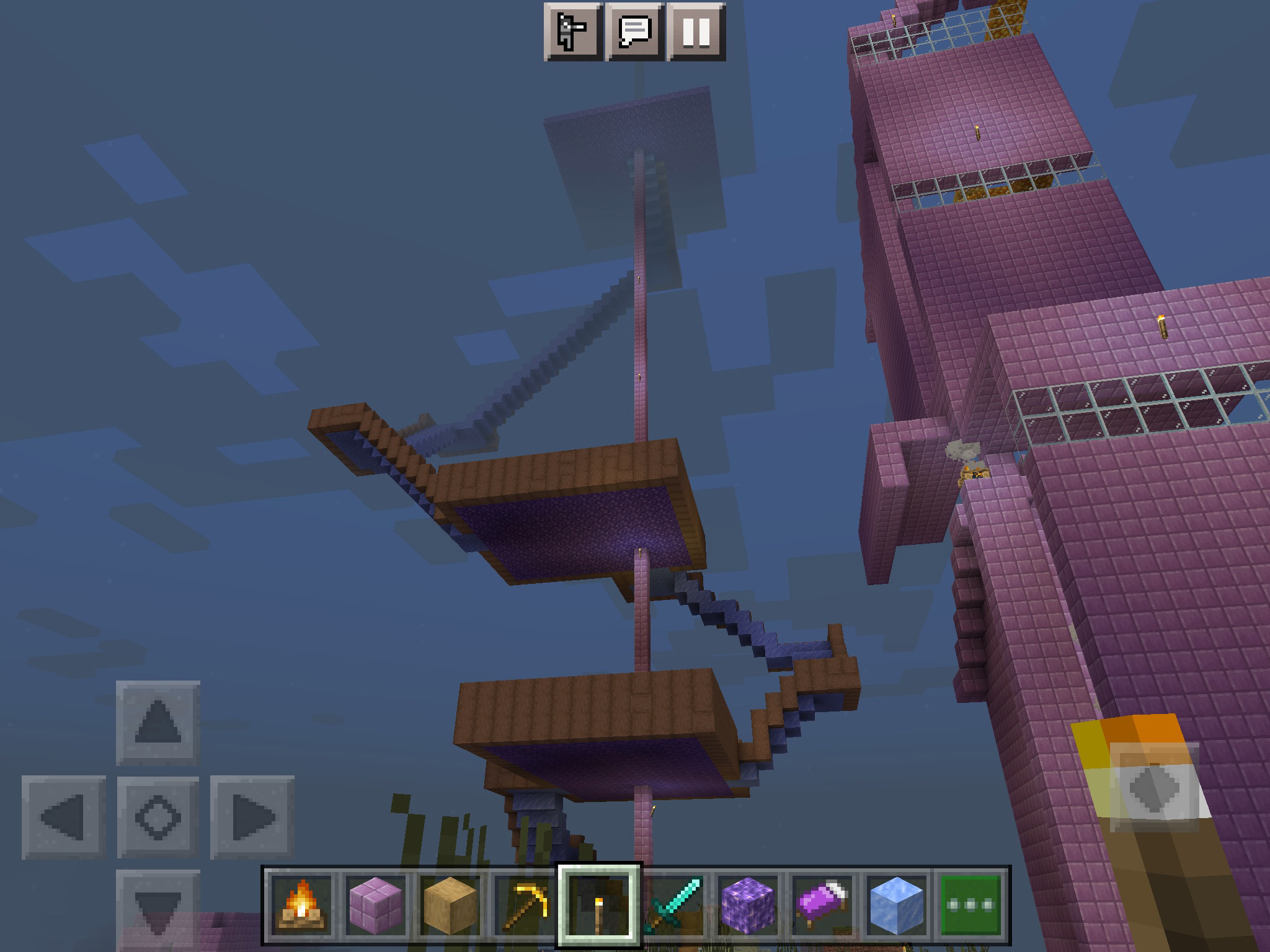Open the pause menu
This screenshot has height=952, width=1270.
pos(696,31)
